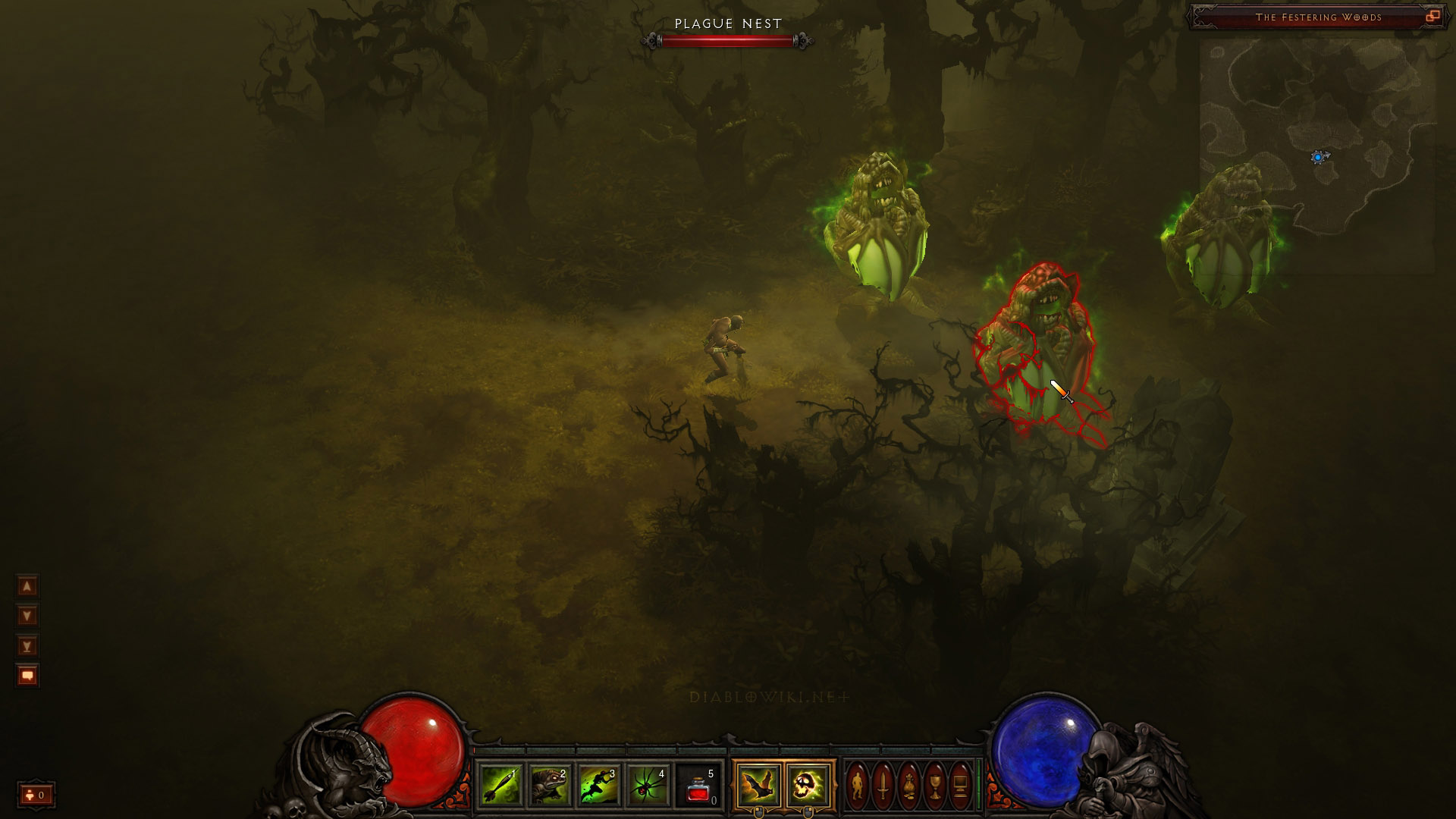1456x819 pixels.
Task: Open the friends list button showing 0
Action: (x=36, y=795)
